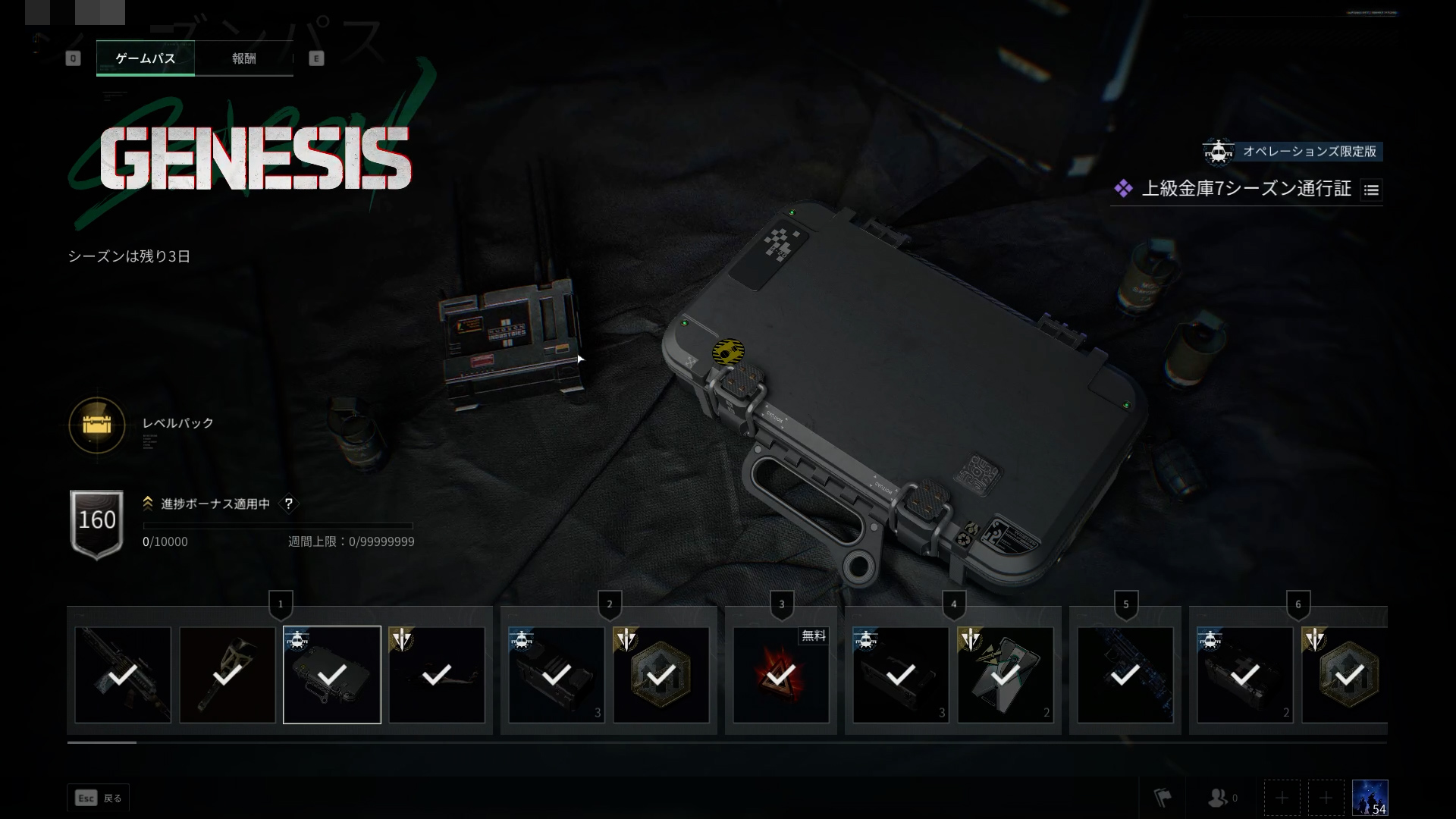The image size is (1456, 819).
Task: Expand the tier 4 rewards column header
Action: [955, 604]
